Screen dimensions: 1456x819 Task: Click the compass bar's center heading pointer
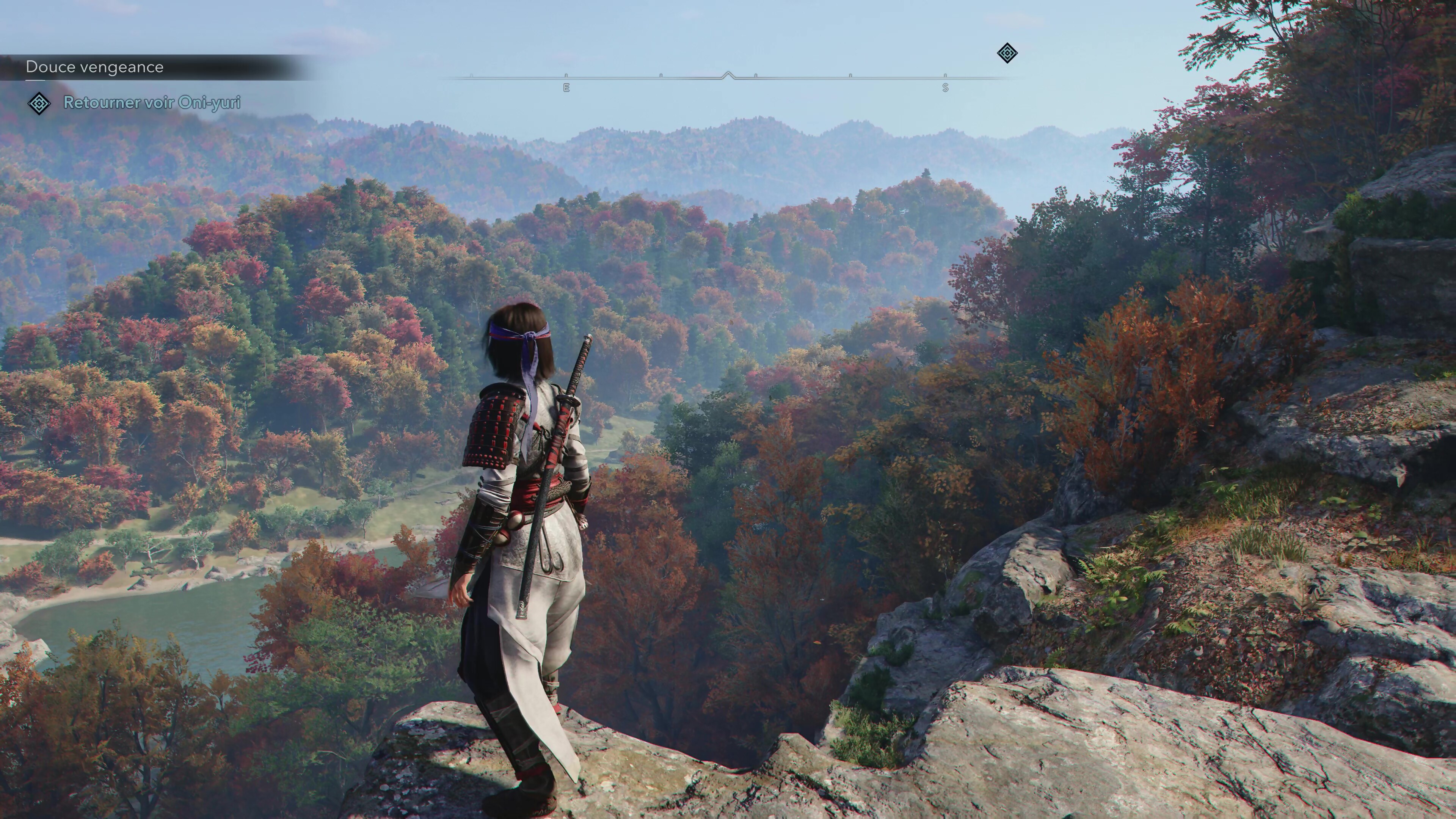point(728,75)
